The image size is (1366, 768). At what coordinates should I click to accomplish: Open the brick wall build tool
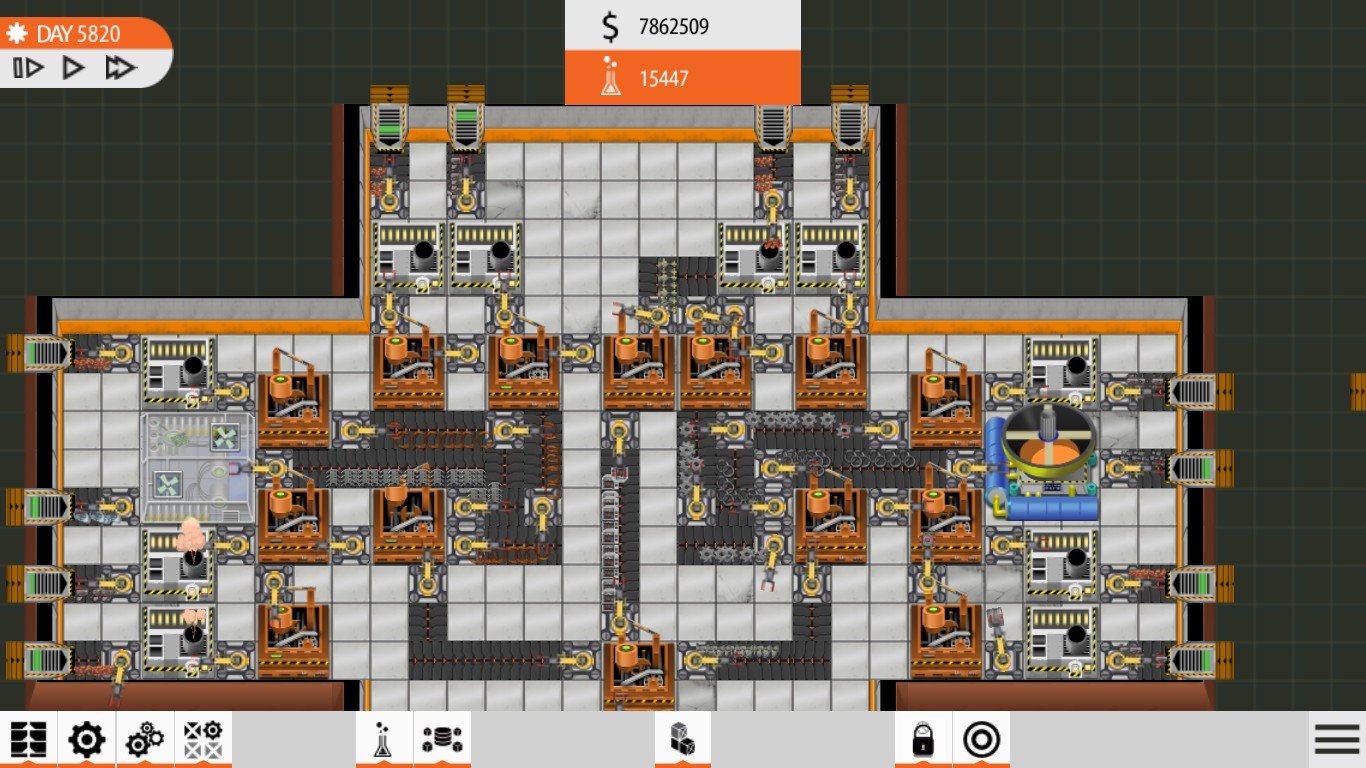28,740
